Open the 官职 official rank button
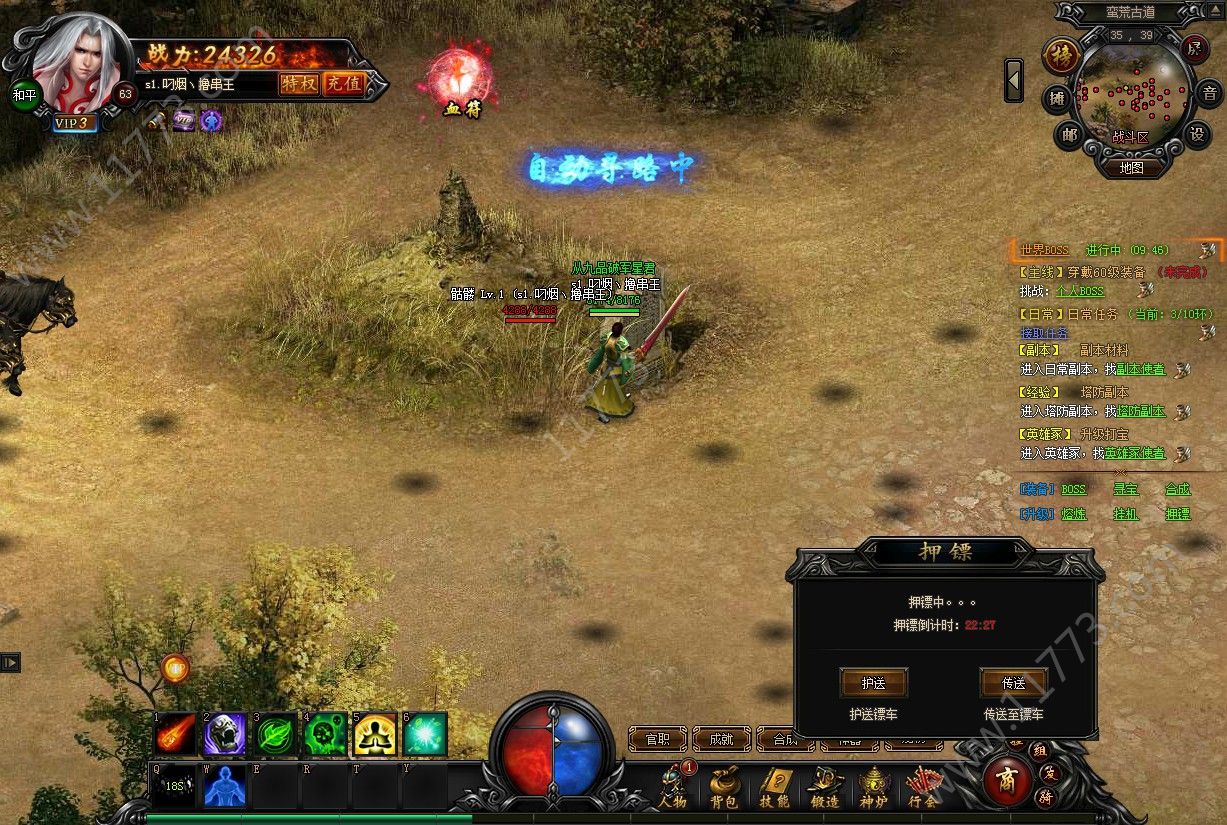Viewport: 1227px width, 825px height. pyautogui.click(x=657, y=739)
